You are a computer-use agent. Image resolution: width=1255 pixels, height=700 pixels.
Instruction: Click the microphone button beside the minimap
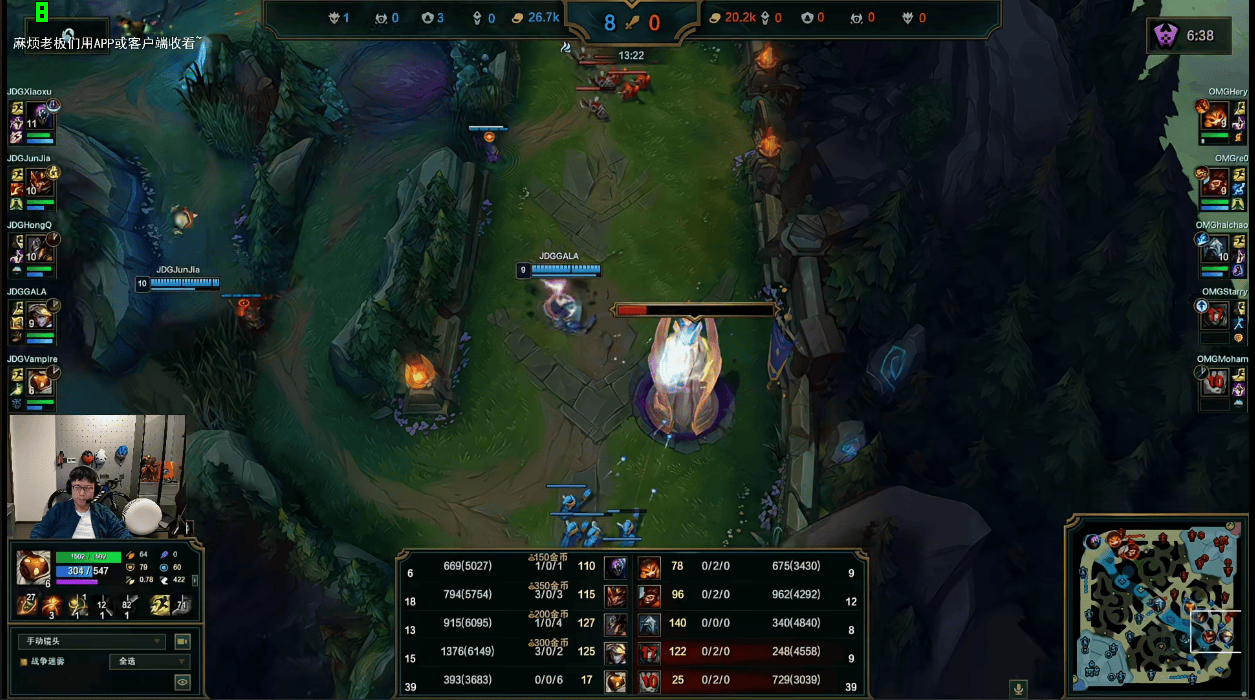tap(1018, 688)
